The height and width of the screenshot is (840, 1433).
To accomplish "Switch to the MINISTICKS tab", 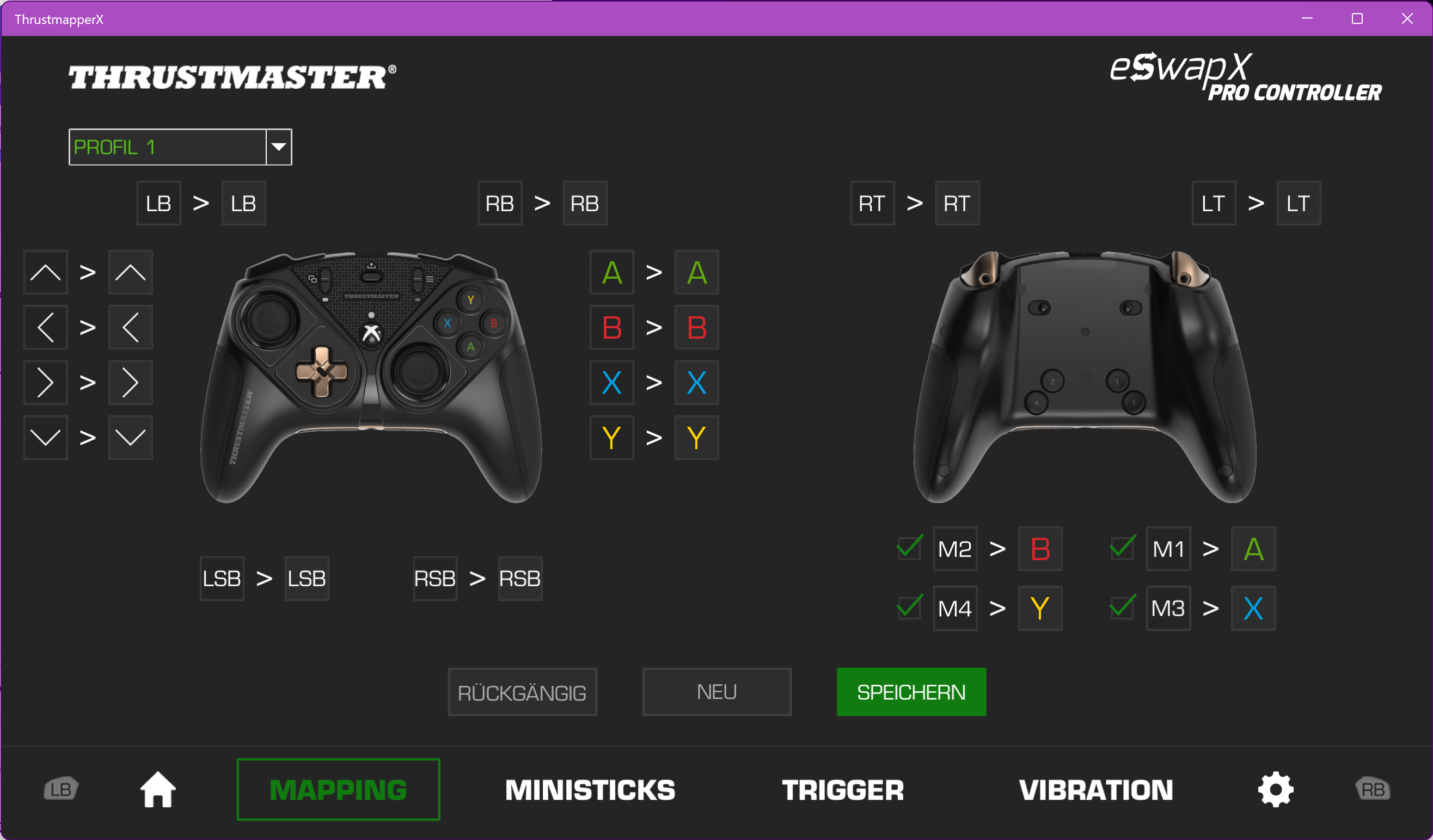I will click(x=590, y=789).
